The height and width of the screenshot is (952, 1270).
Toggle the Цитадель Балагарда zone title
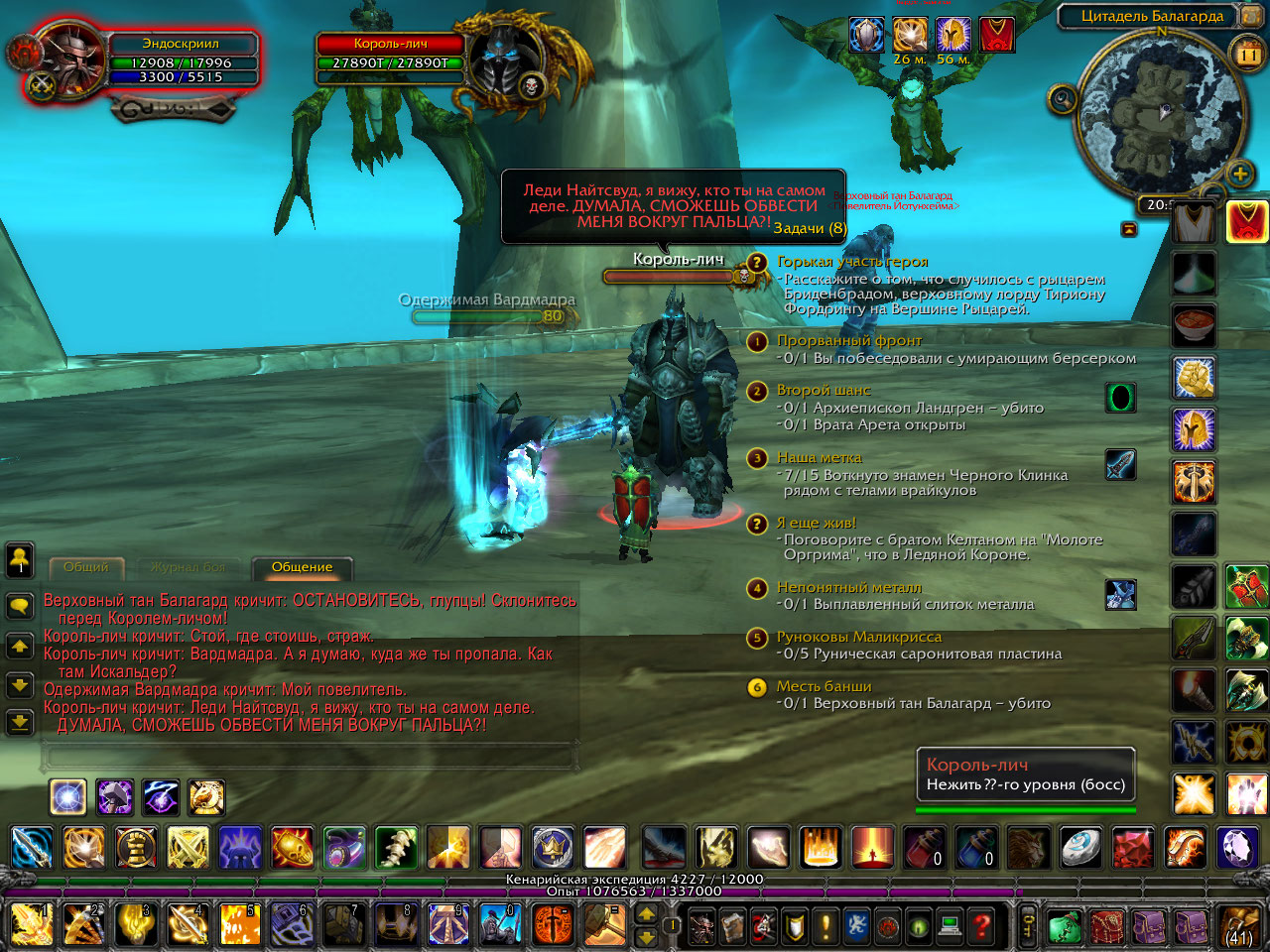click(x=1151, y=16)
